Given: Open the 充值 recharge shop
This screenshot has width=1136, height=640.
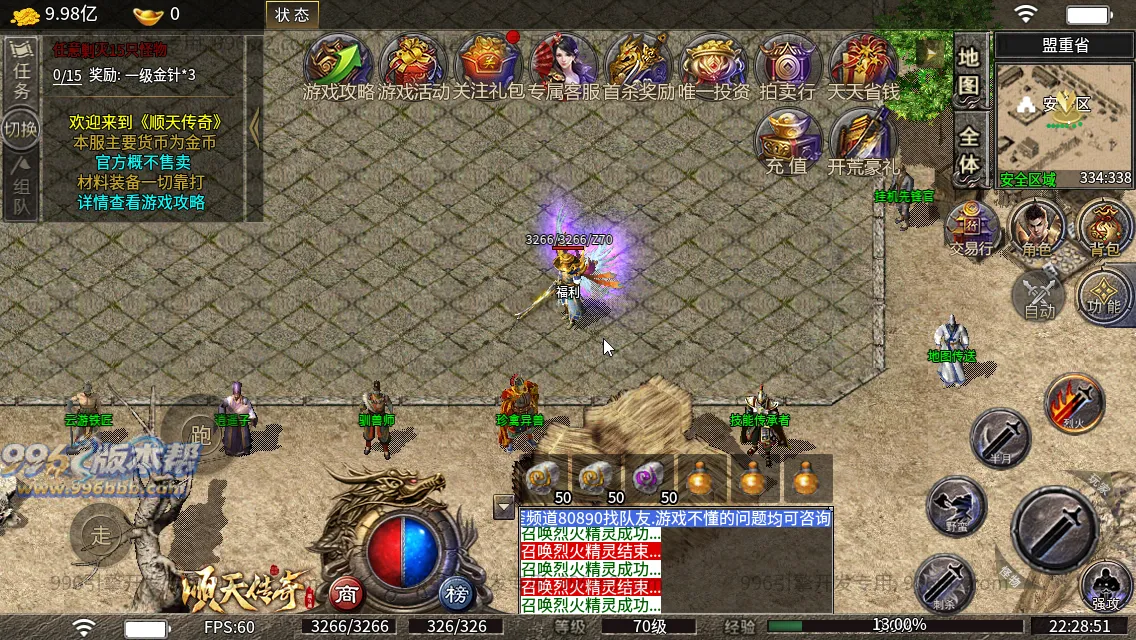Looking at the screenshot, I should pyautogui.click(x=787, y=142).
